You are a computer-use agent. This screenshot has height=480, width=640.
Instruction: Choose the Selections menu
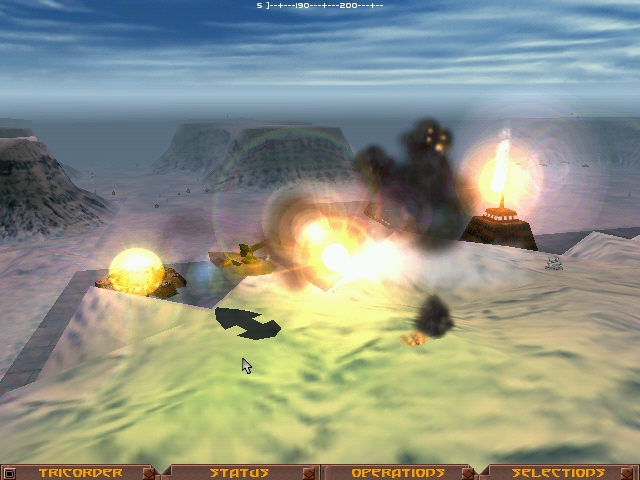click(558, 473)
